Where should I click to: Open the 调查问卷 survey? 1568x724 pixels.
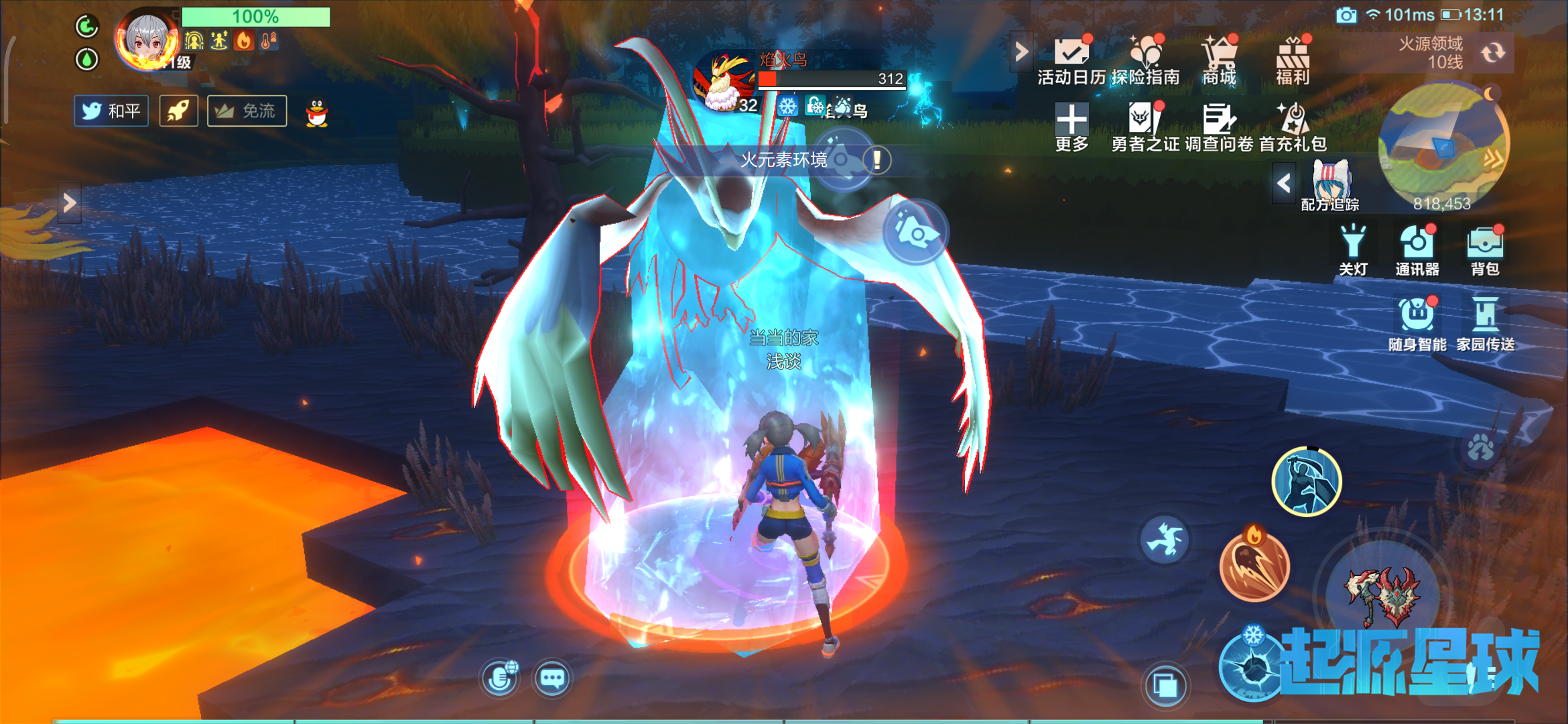click(1219, 127)
